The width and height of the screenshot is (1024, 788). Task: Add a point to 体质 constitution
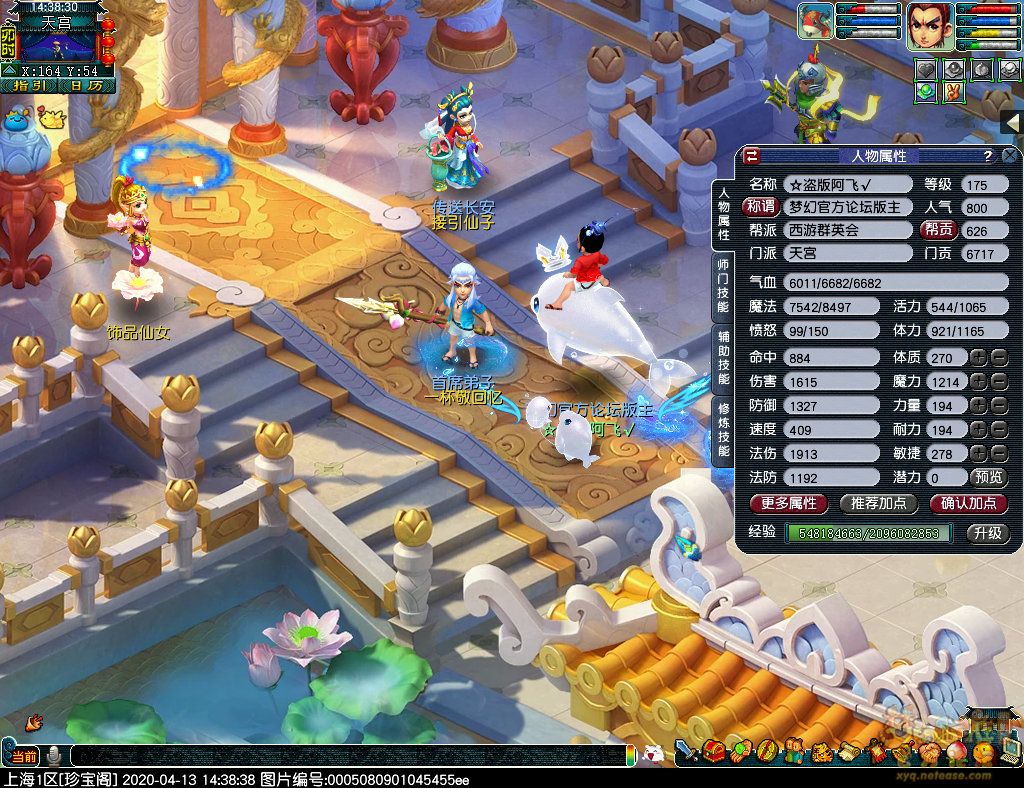(x=978, y=358)
